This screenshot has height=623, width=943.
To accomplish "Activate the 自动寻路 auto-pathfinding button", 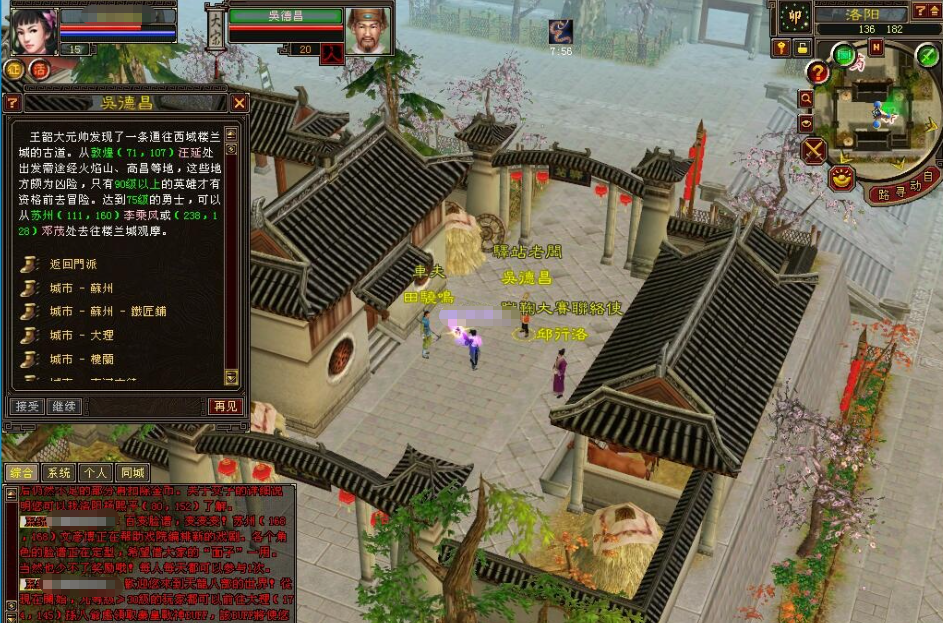I will 904,187.
